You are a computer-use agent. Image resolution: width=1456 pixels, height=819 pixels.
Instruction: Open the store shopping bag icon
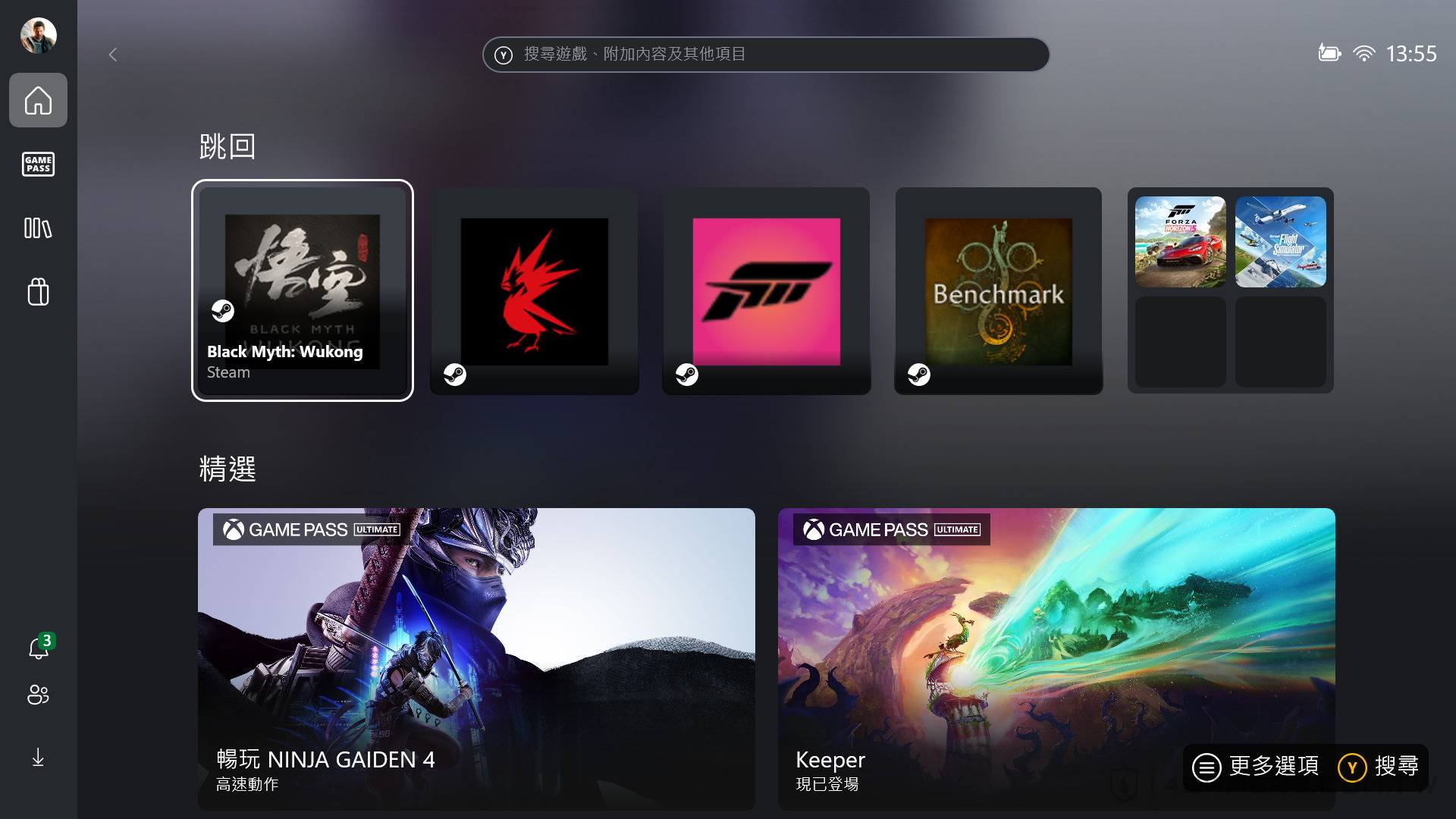38,292
